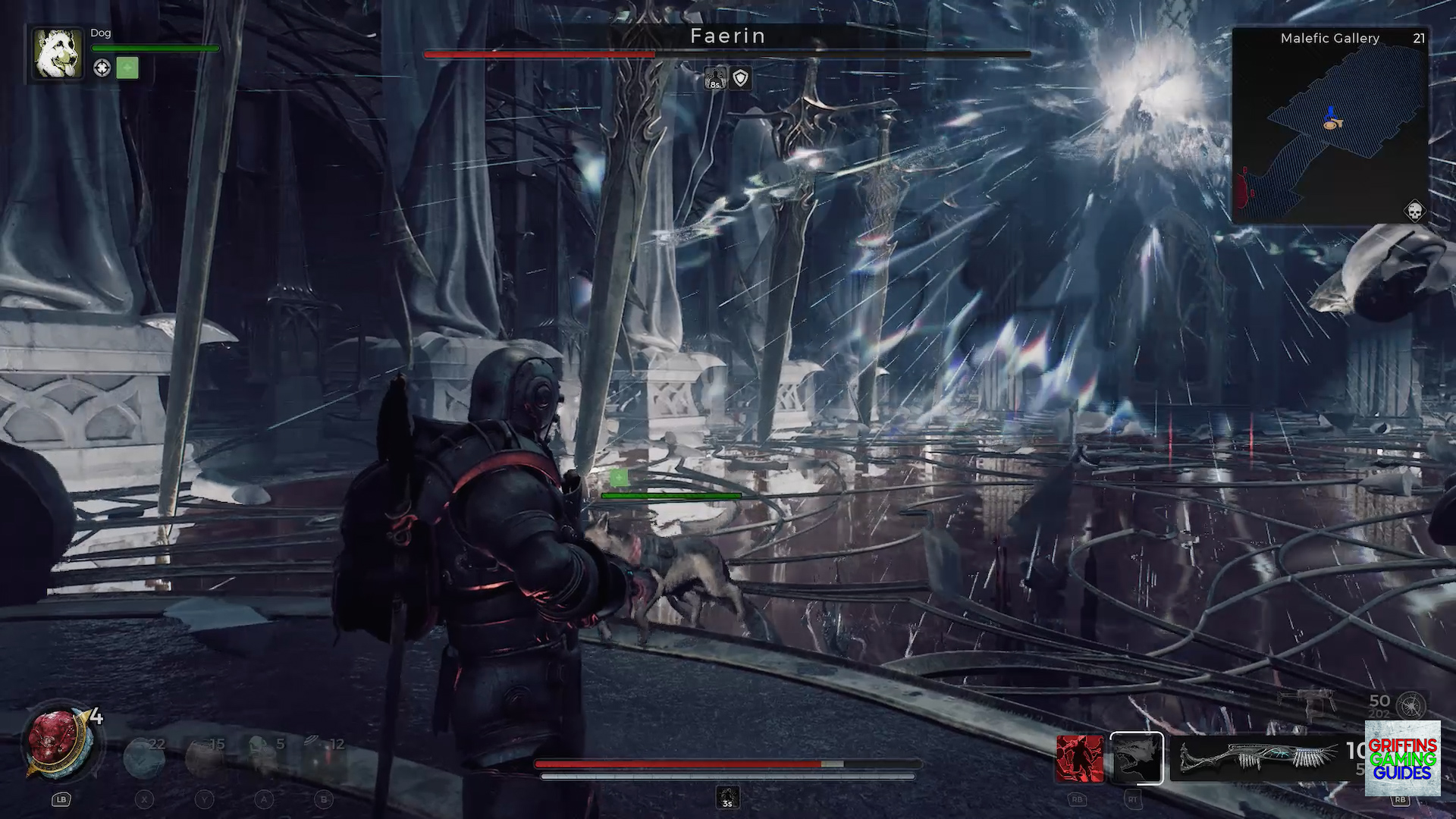Select the equipped bow weapon thumbnail
1456x819 pixels.
point(1259,758)
